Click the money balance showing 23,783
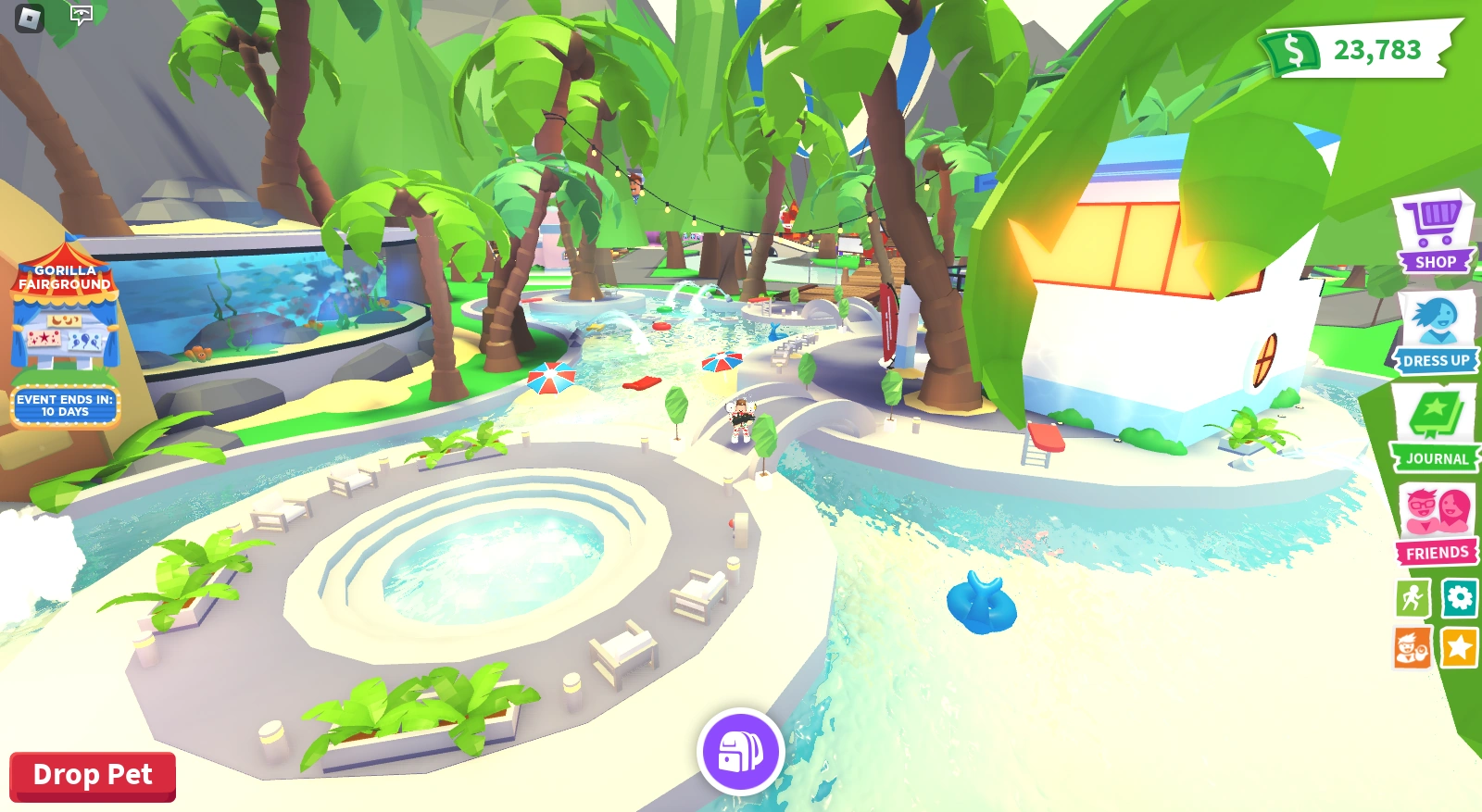The width and height of the screenshot is (1482, 812). [1376, 52]
